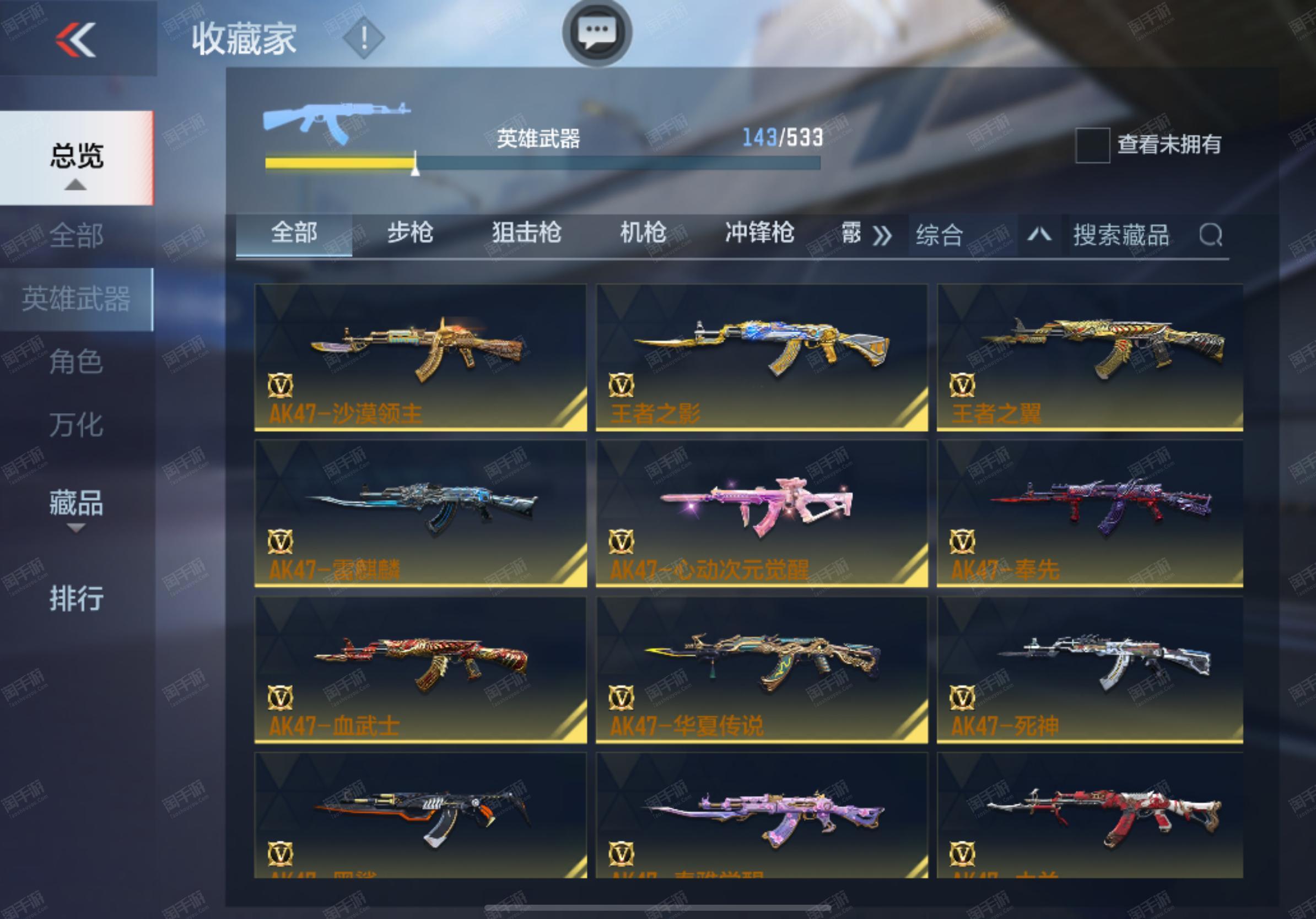
Task: Go back using the double-arrow button
Action: point(75,40)
